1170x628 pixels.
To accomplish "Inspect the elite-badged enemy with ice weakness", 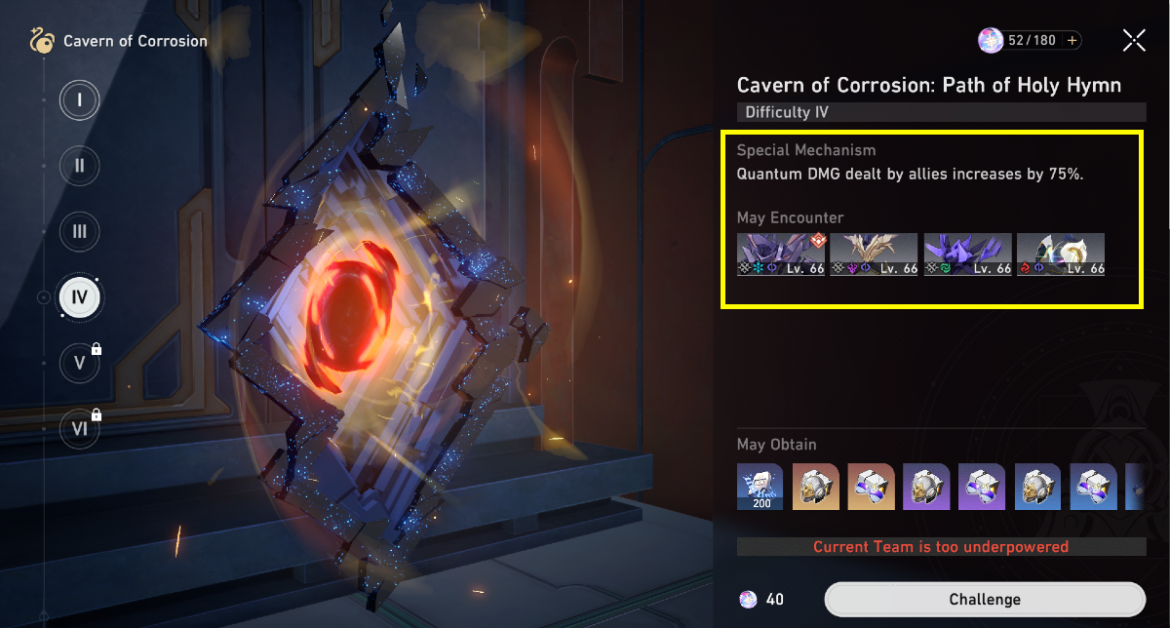I will [x=780, y=254].
